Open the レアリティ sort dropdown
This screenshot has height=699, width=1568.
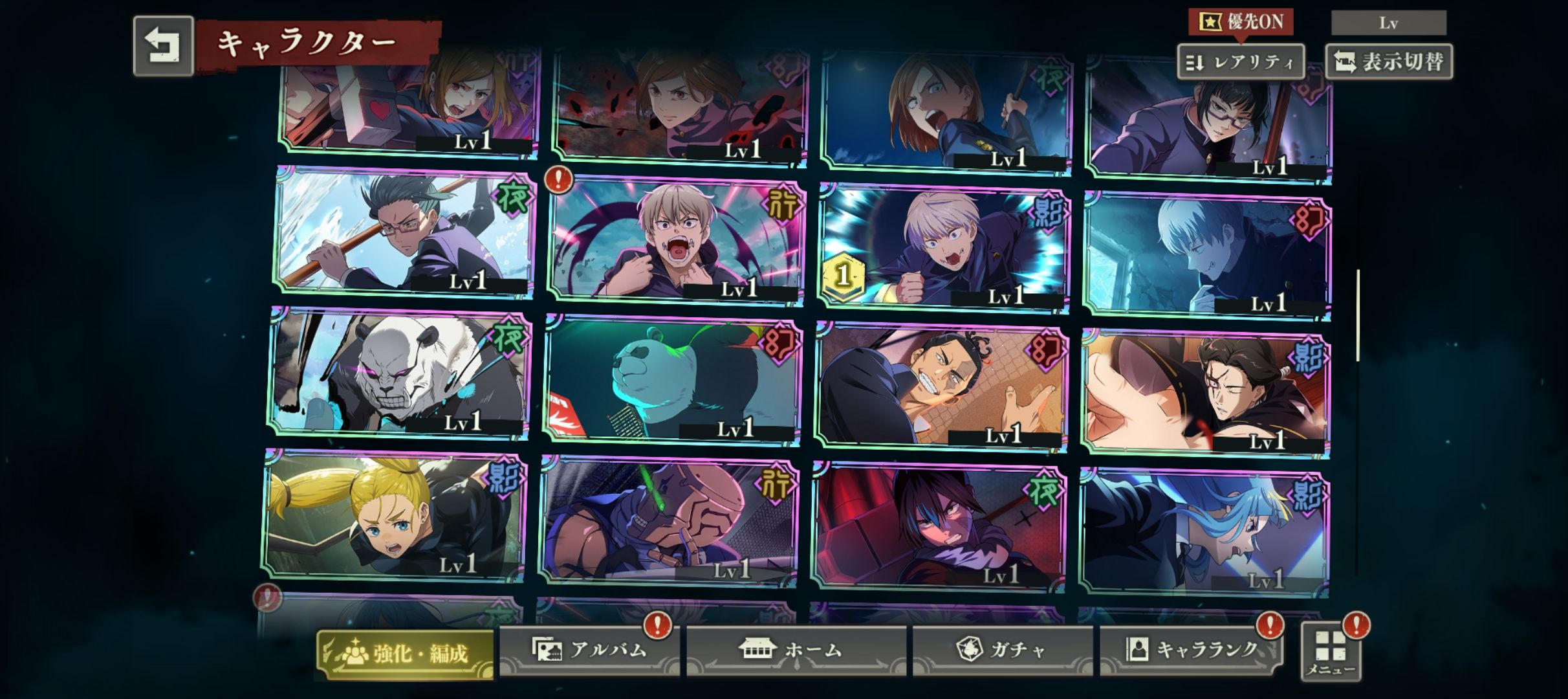coord(1240,62)
